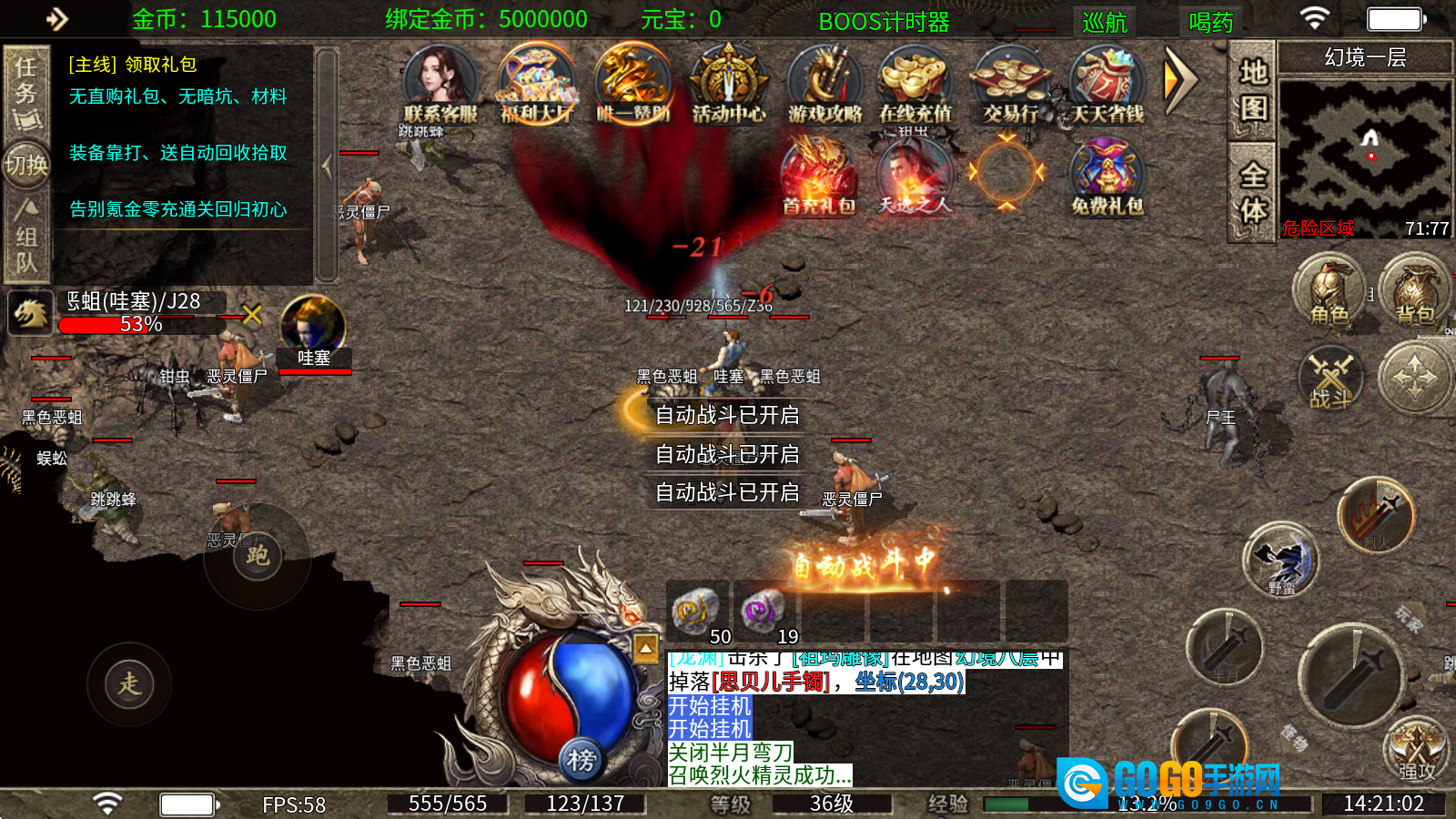Open the 福利大厅 welfare hall
Screen dimensions: 1456x819
537,85
